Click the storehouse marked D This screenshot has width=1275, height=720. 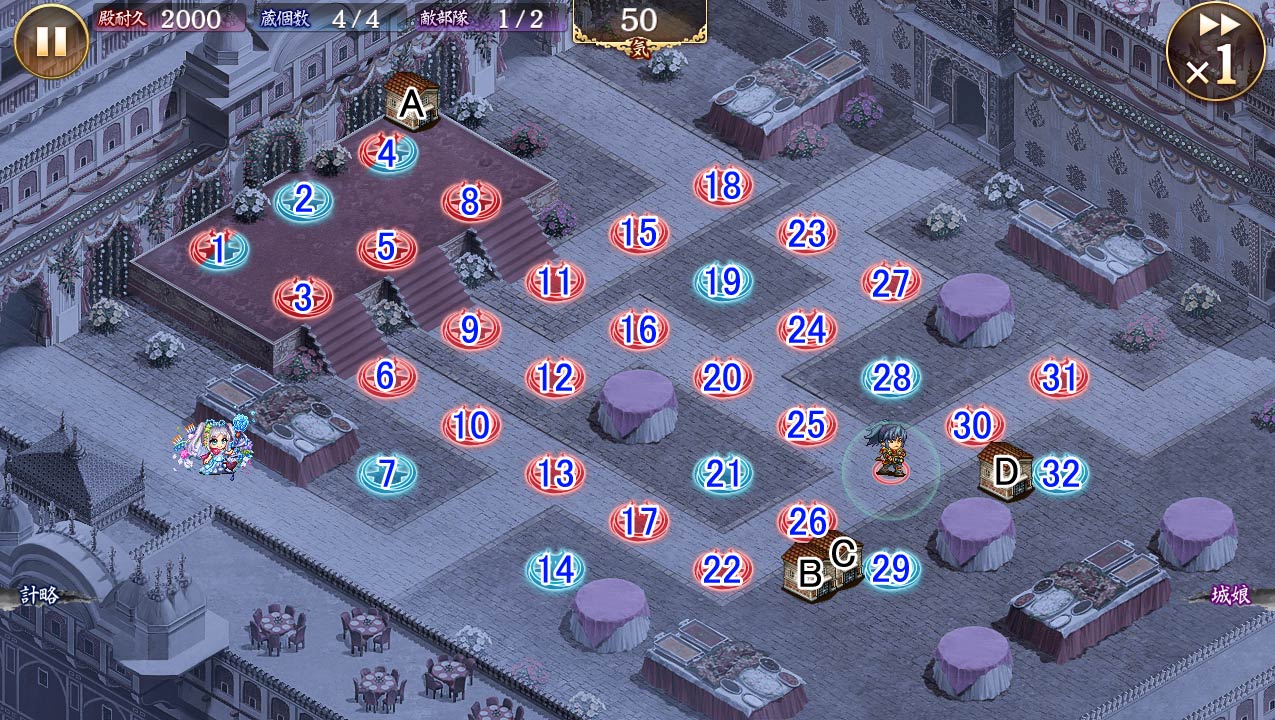(1005, 470)
